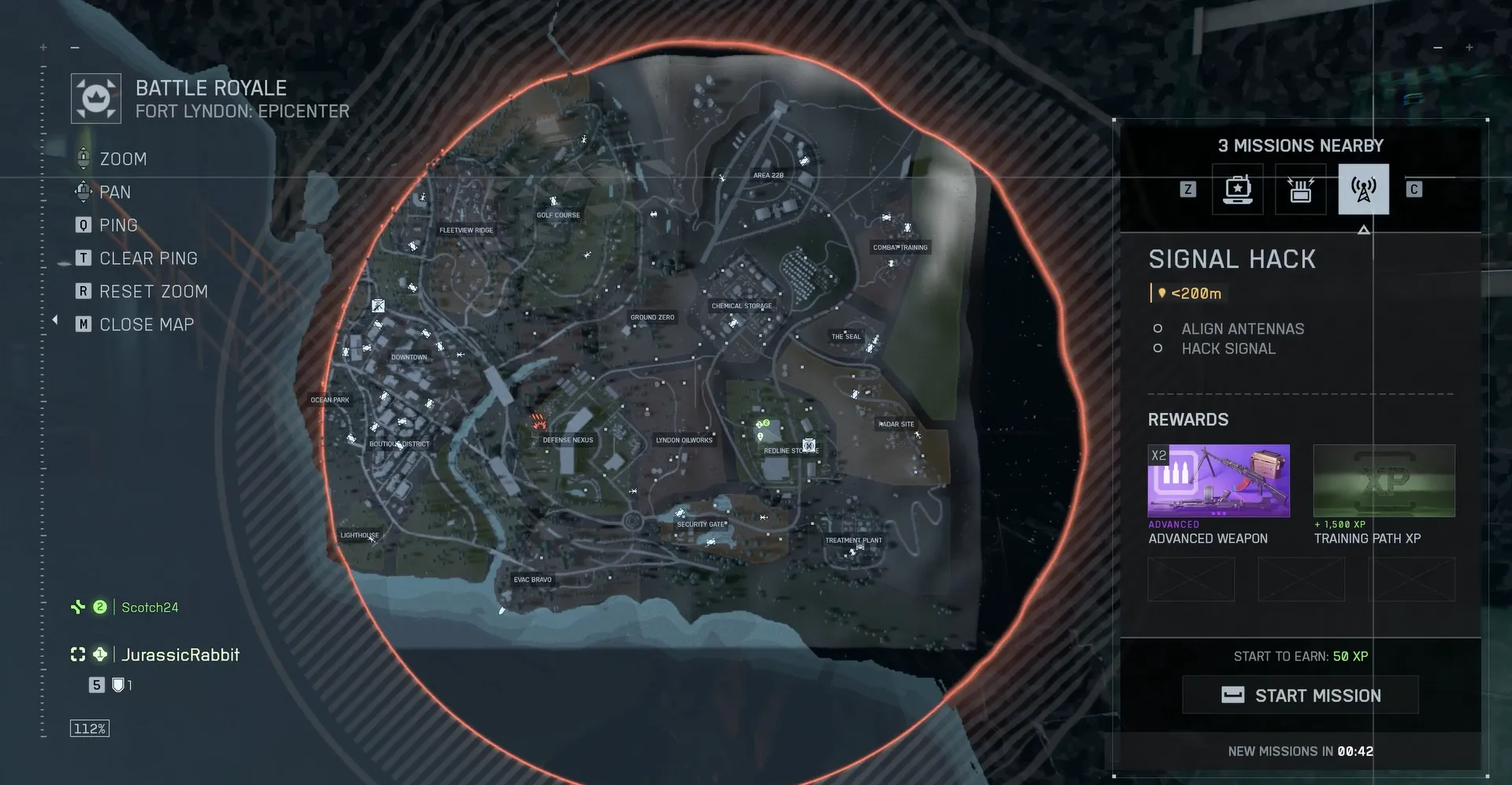Viewport: 1512px width, 785px height.
Task: Click the Close Map keybind icon labeled M
Action: coord(83,324)
